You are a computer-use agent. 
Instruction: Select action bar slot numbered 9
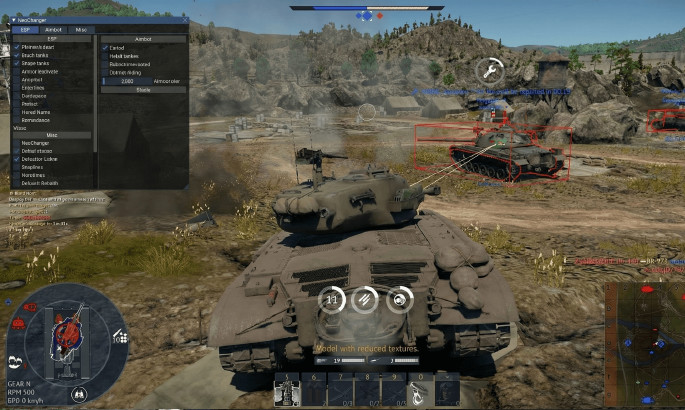pyautogui.click(x=395, y=390)
